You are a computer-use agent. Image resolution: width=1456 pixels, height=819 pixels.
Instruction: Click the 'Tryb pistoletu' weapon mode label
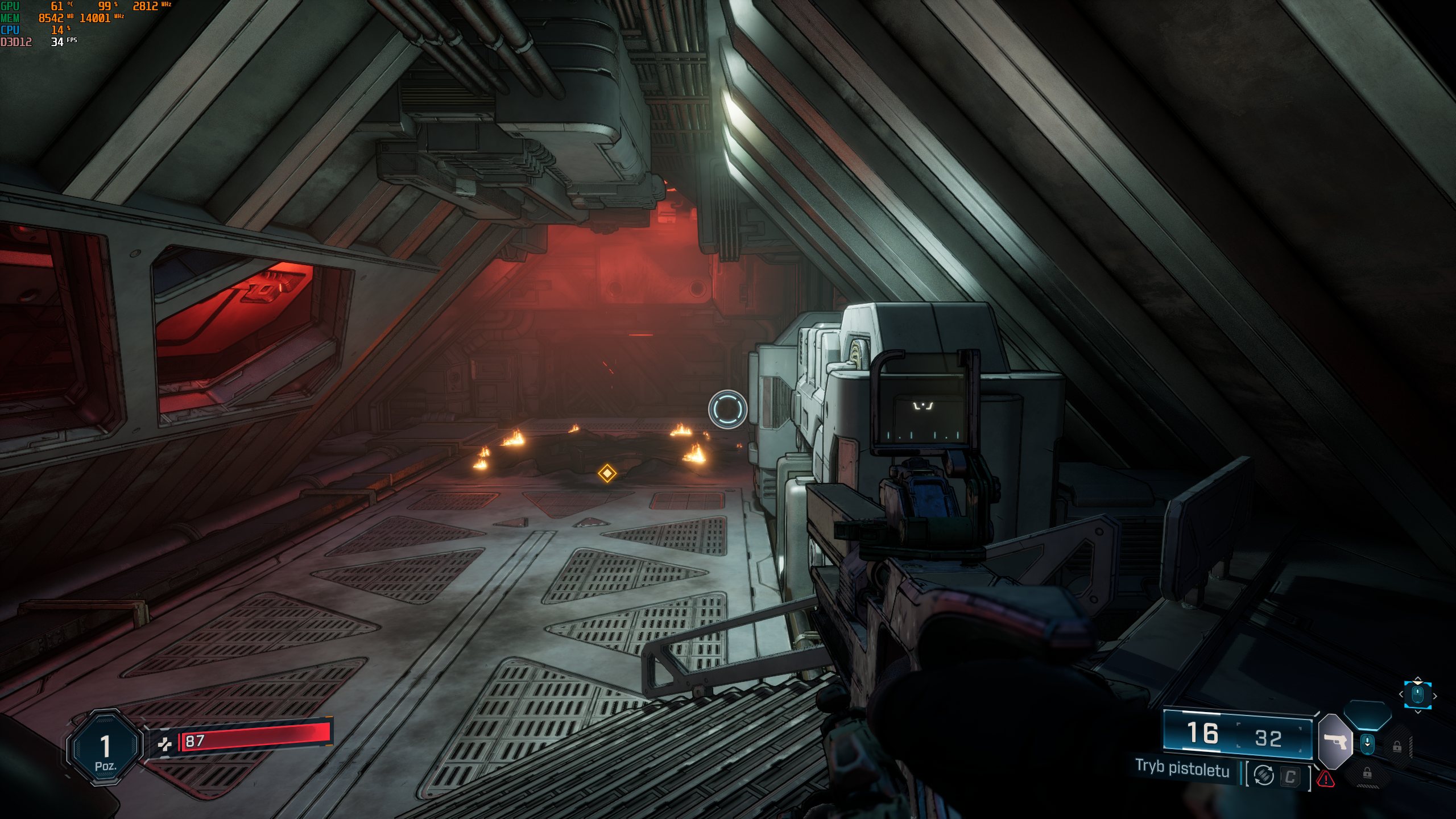tap(1182, 768)
